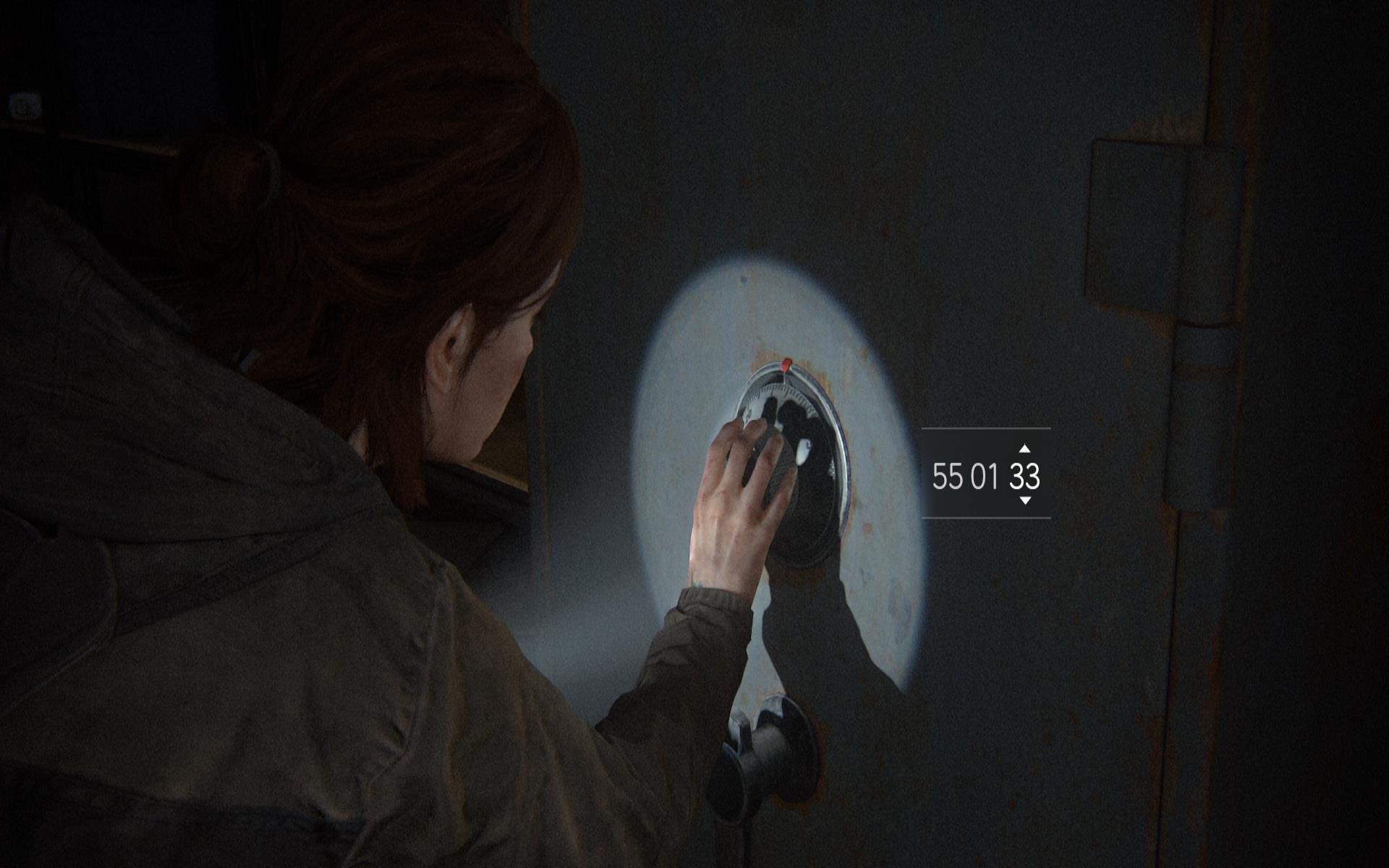
Task: Decrease the third combination number with down arrow
Action: point(1024,501)
